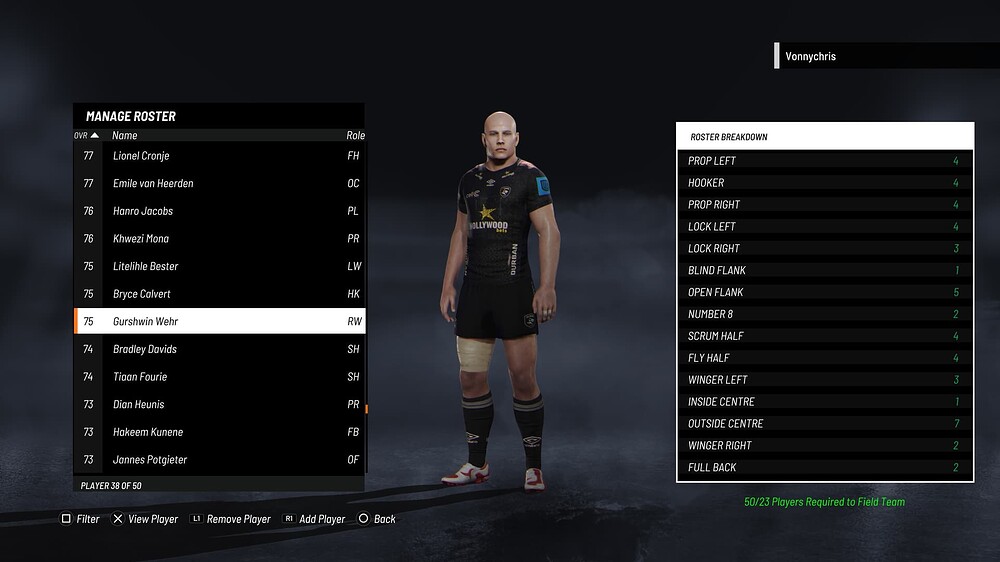Remove Player from the roster
Screen dimensions: 1000x562
231,519
